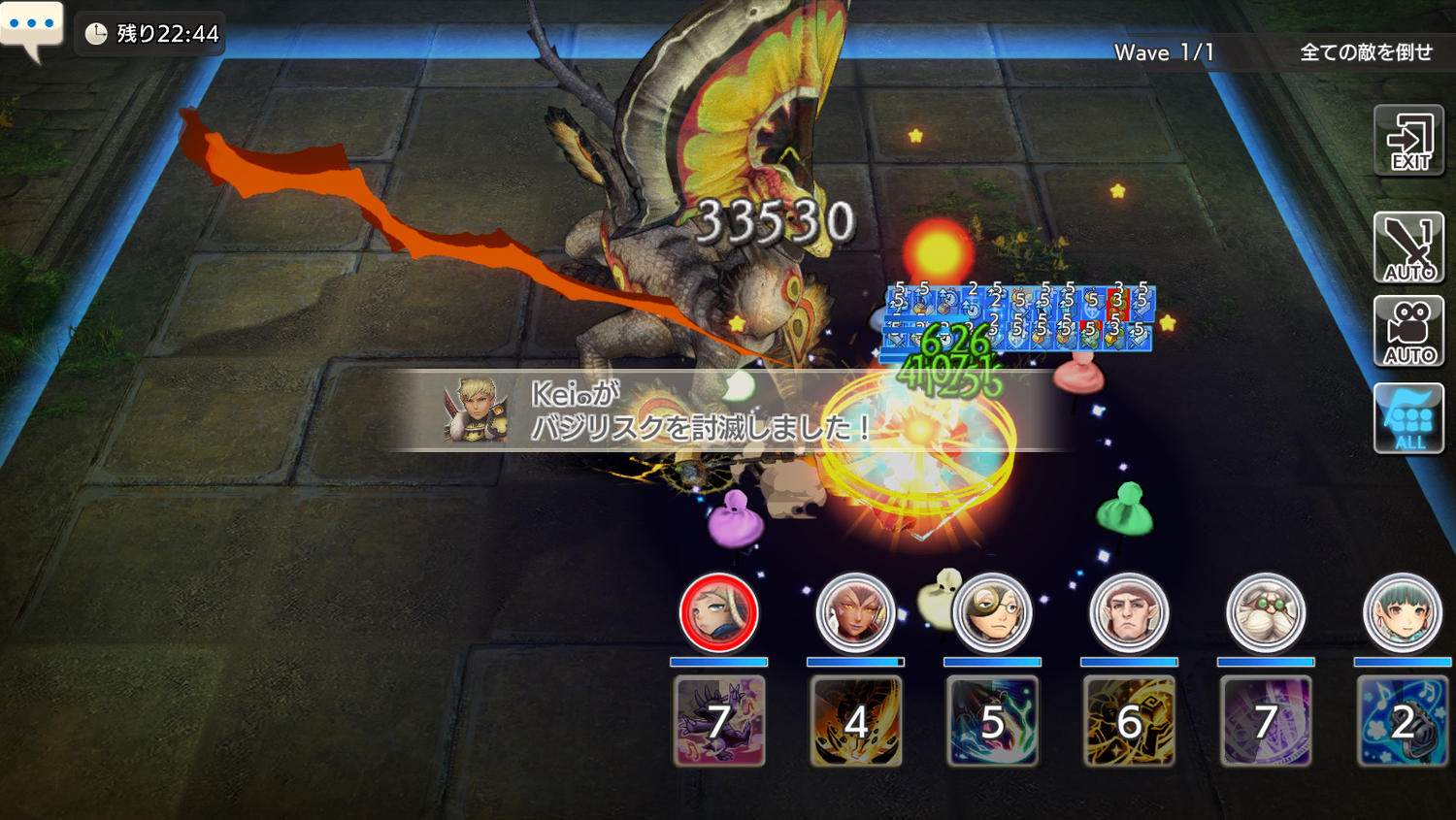
Task: Activate the blue ALL button
Action: [1408, 418]
